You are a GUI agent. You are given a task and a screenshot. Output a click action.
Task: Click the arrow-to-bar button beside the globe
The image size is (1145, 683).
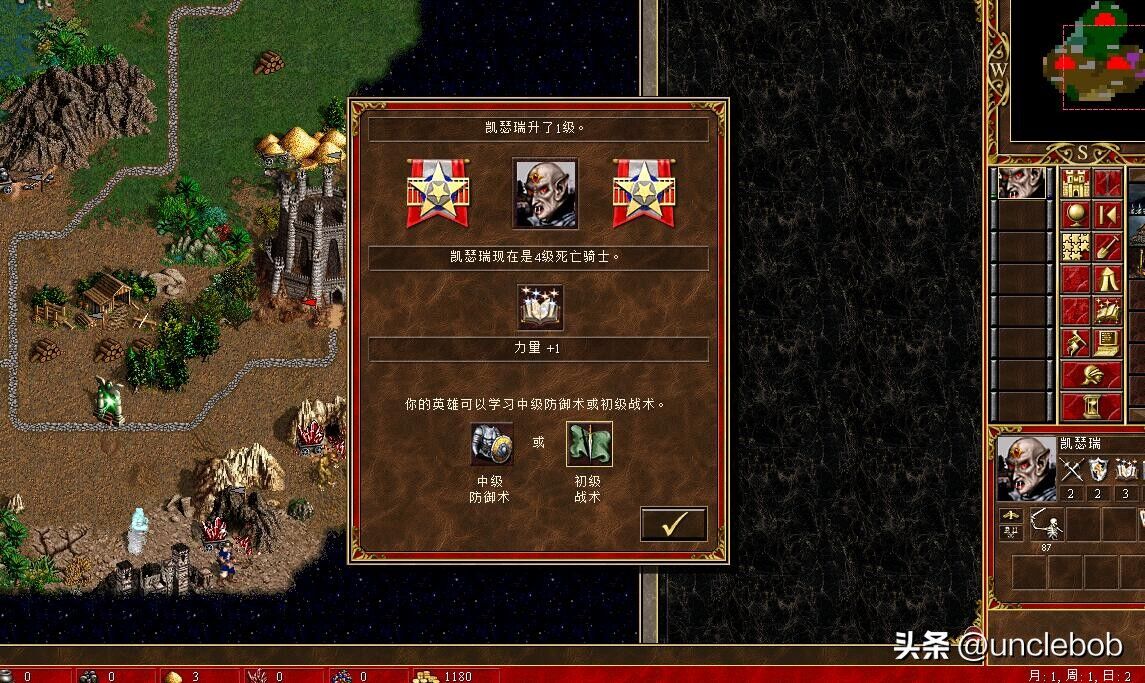point(1107,215)
